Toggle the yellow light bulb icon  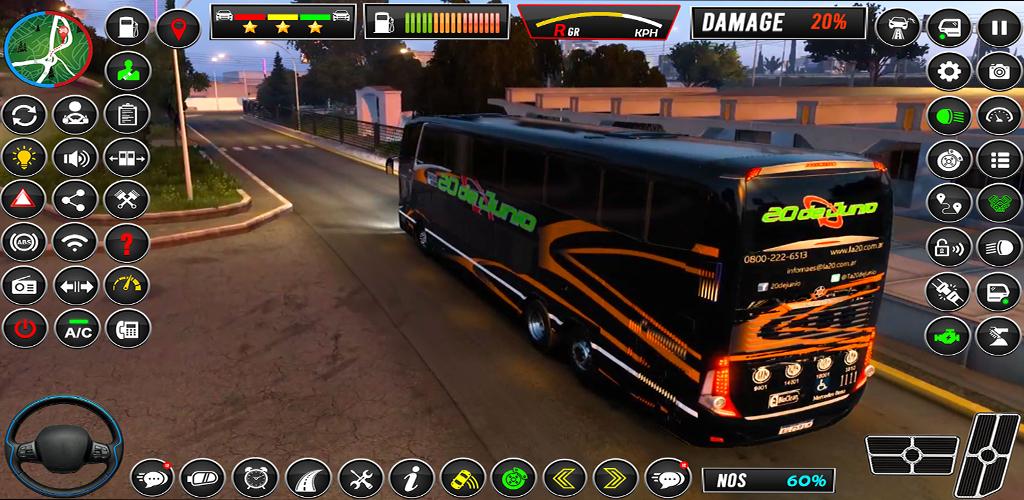click(23, 157)
